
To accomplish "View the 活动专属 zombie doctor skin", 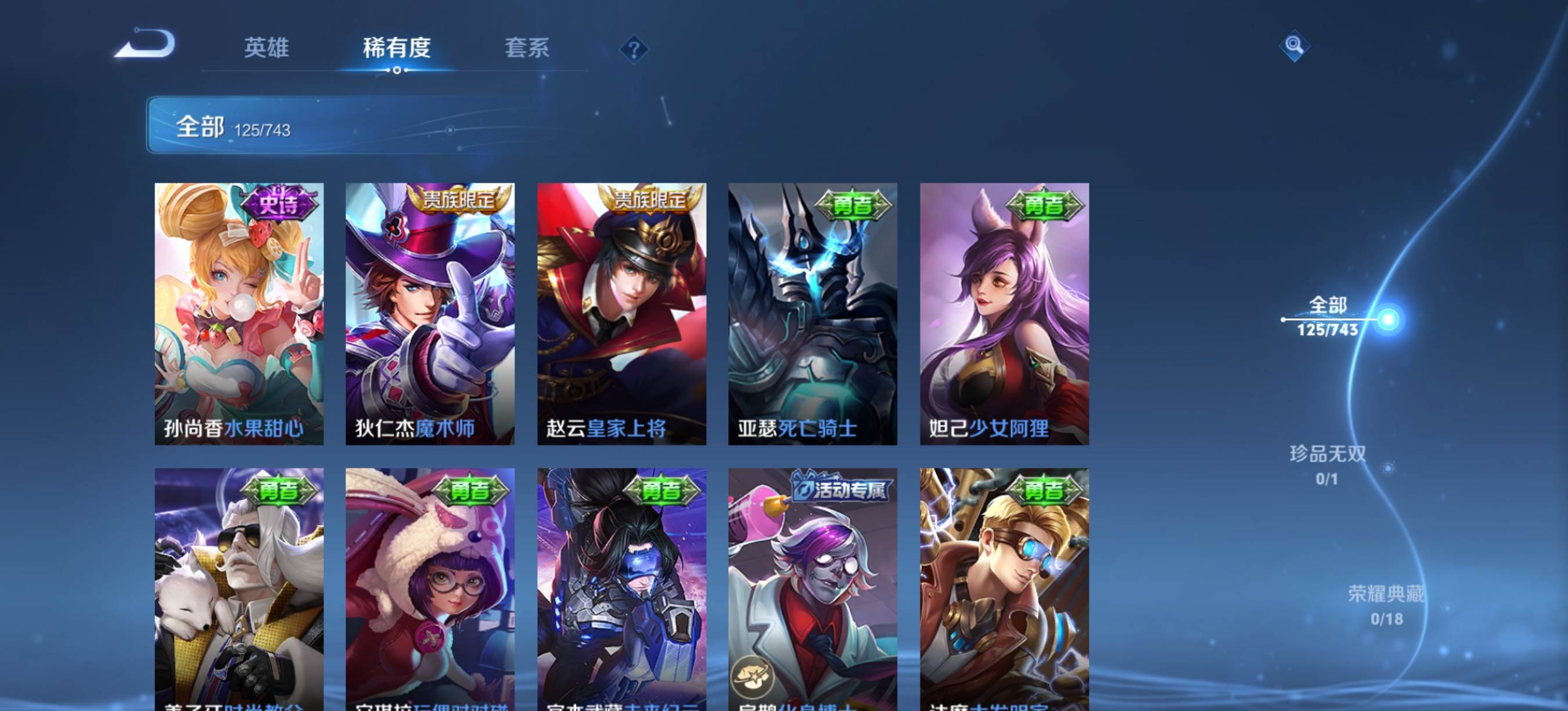I will (x=812, y=587).
